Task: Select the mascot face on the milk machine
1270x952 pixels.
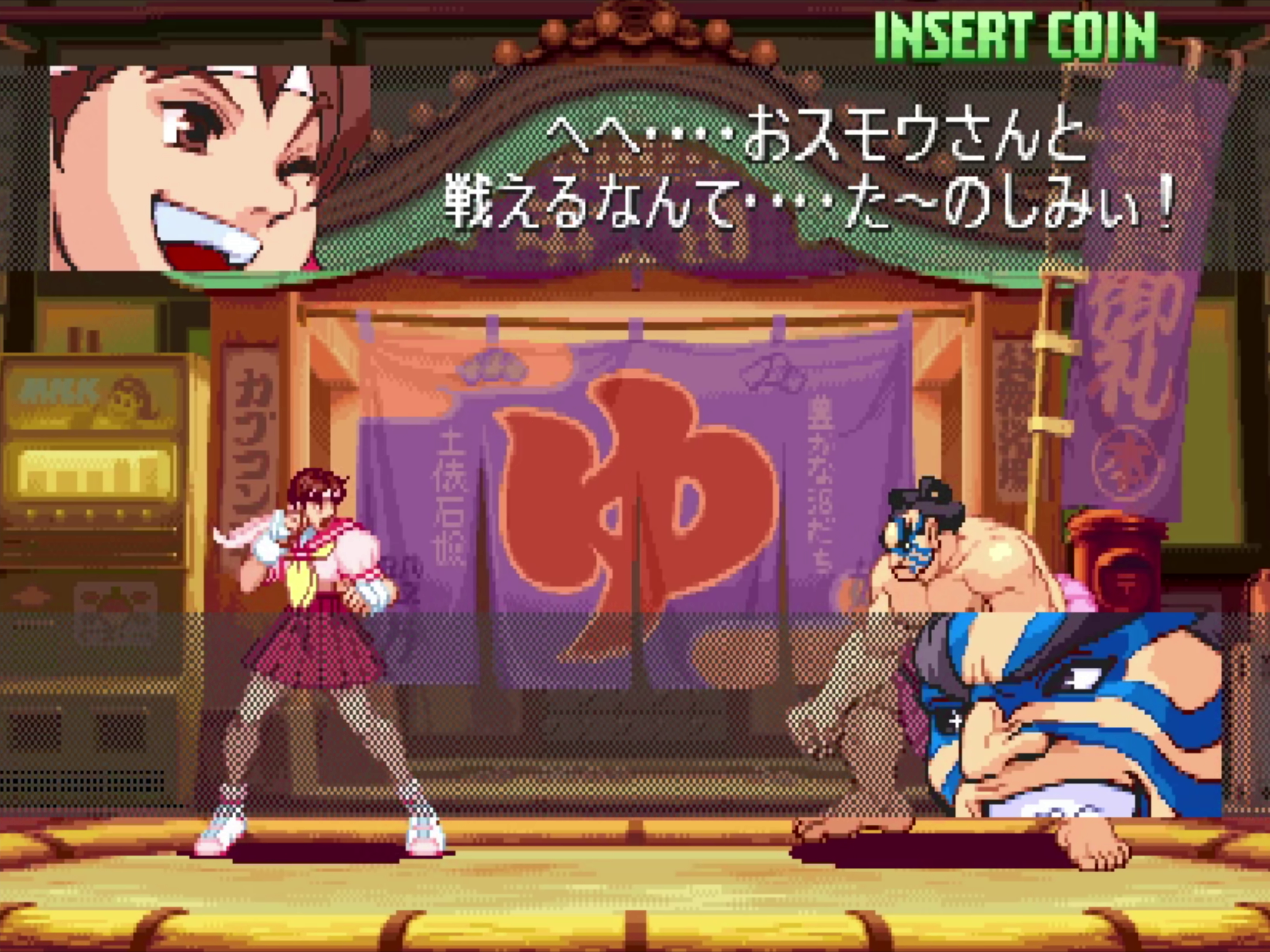Action: [x=129, y=396]
